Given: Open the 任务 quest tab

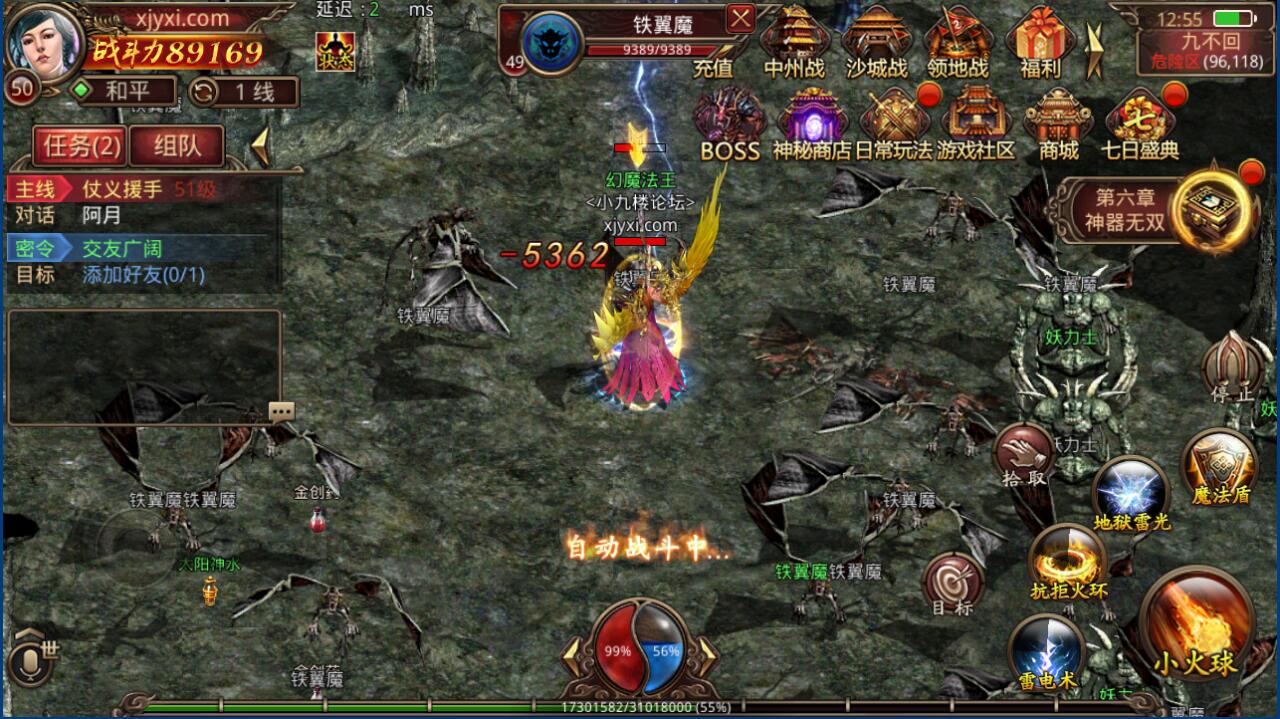Looking at the screenshot, I should coord(80,146).
